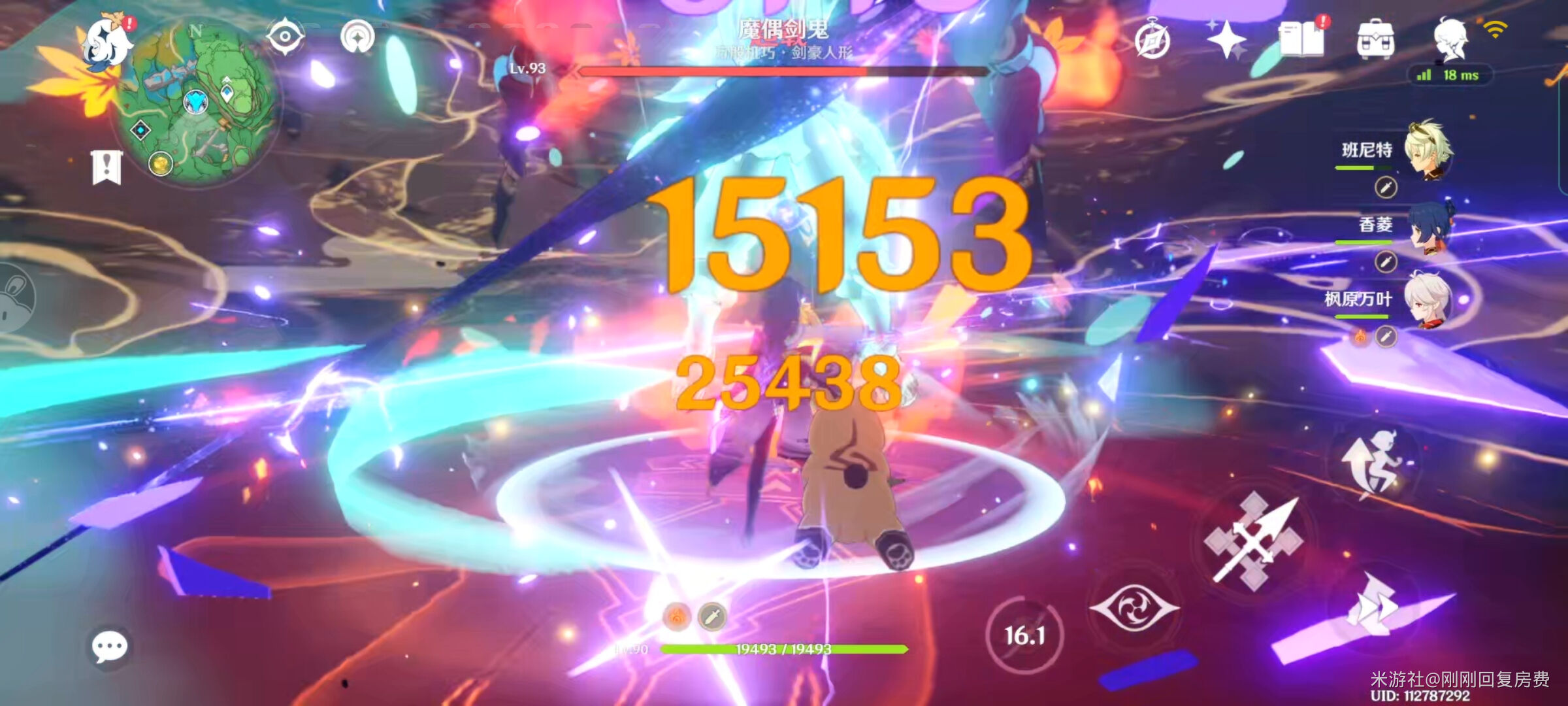Switch to party member 班尼特
The width and height of the screenshot is (1568, 706).
[1428, 150]
